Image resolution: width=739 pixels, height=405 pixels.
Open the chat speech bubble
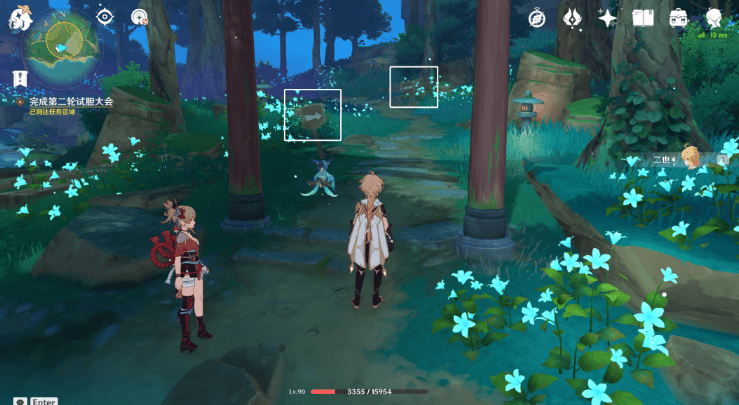(20, 400)
